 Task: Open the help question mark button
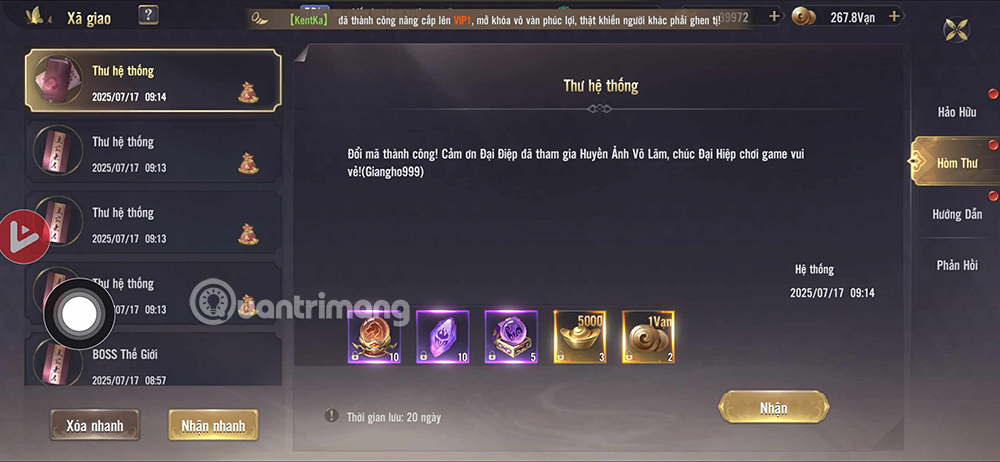coord(148,15)
